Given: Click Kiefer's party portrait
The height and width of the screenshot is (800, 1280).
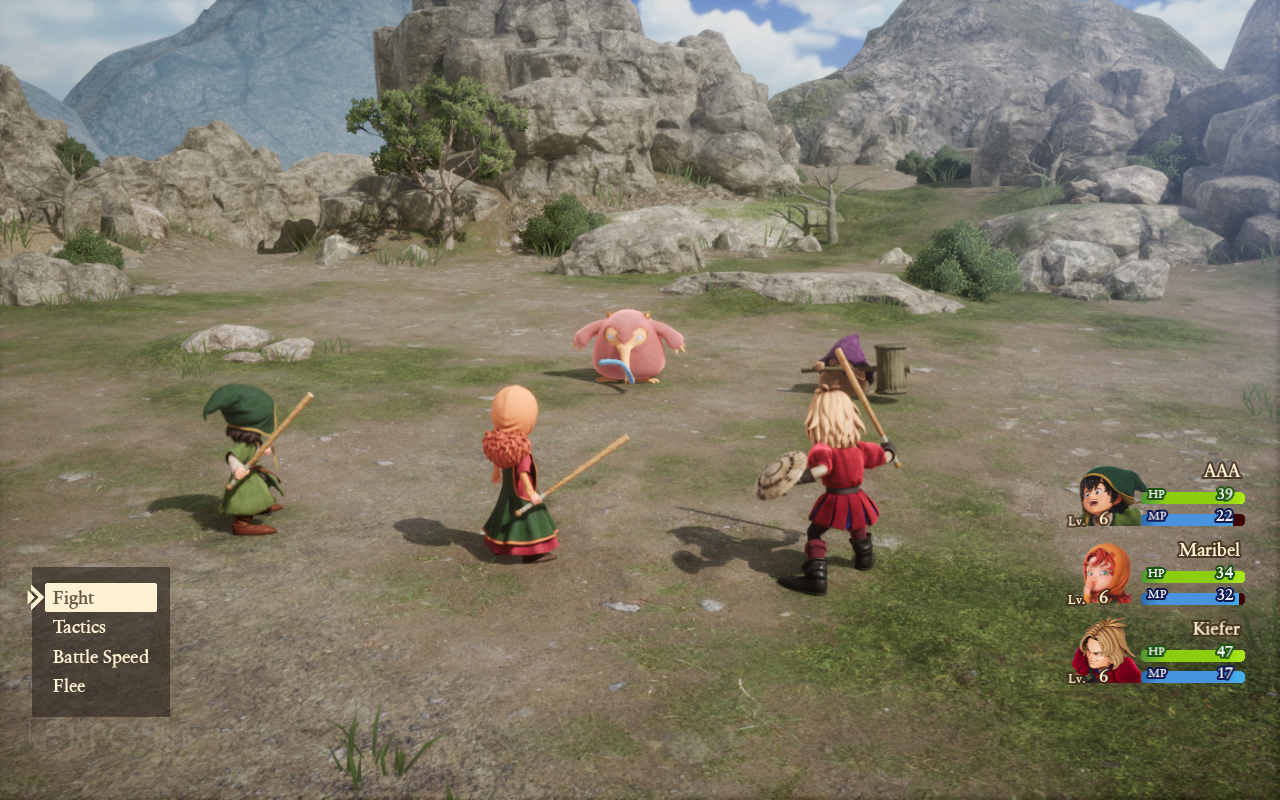Looking at the screenshot, I should tap(1108, 651).
